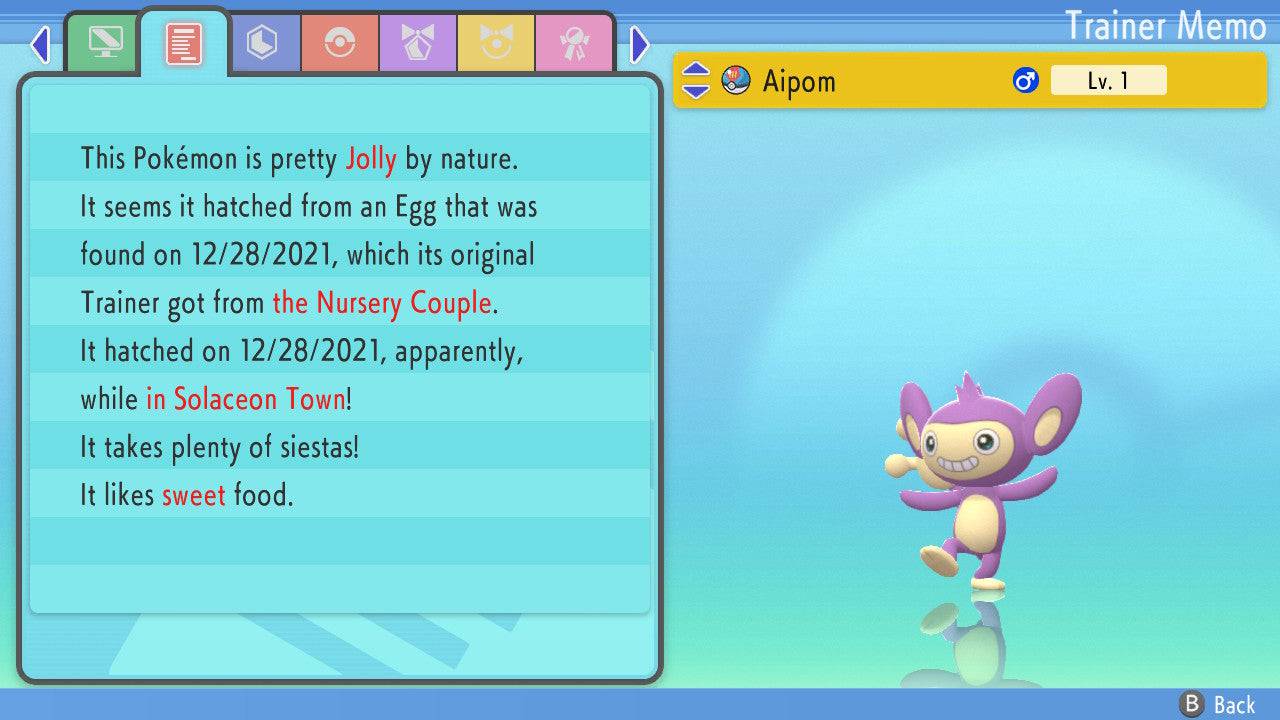This screenshot has width=1280, height=720.
Task: Select the red Trainer Memo tab
Action: 183,44
